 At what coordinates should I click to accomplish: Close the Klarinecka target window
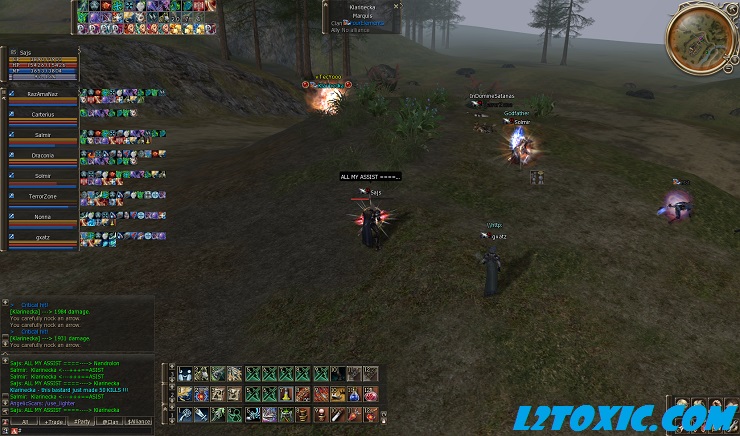pyautogui.click(x=397, y=6)
